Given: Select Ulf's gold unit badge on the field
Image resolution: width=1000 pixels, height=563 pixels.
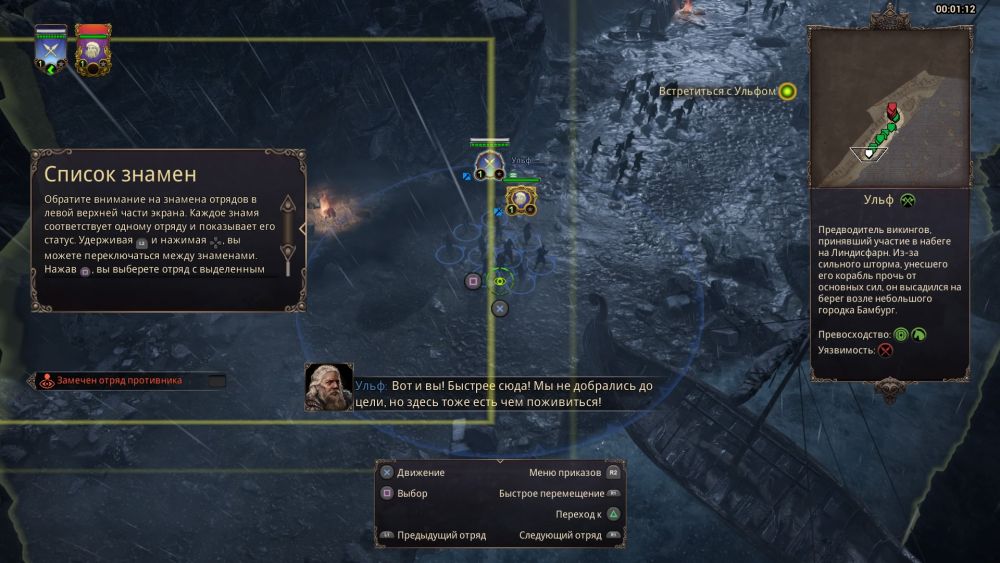Looking at the screenshot, I should [520, 200].
